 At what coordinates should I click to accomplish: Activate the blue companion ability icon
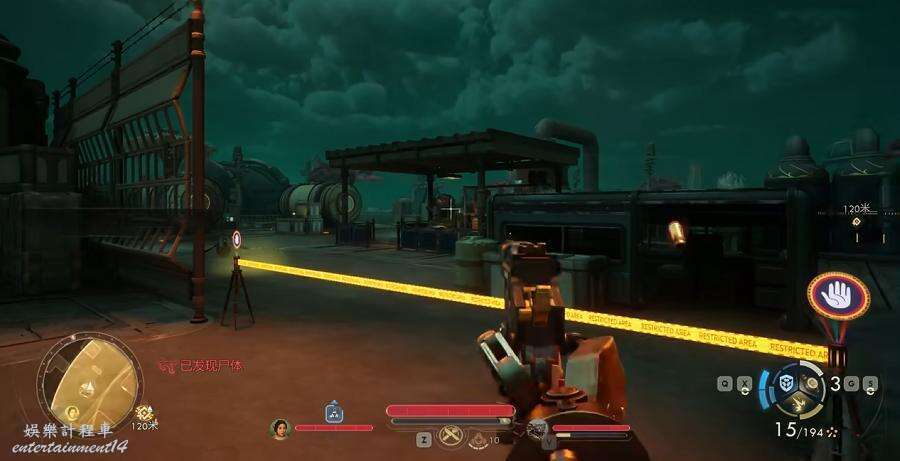(x=334, y=411)
